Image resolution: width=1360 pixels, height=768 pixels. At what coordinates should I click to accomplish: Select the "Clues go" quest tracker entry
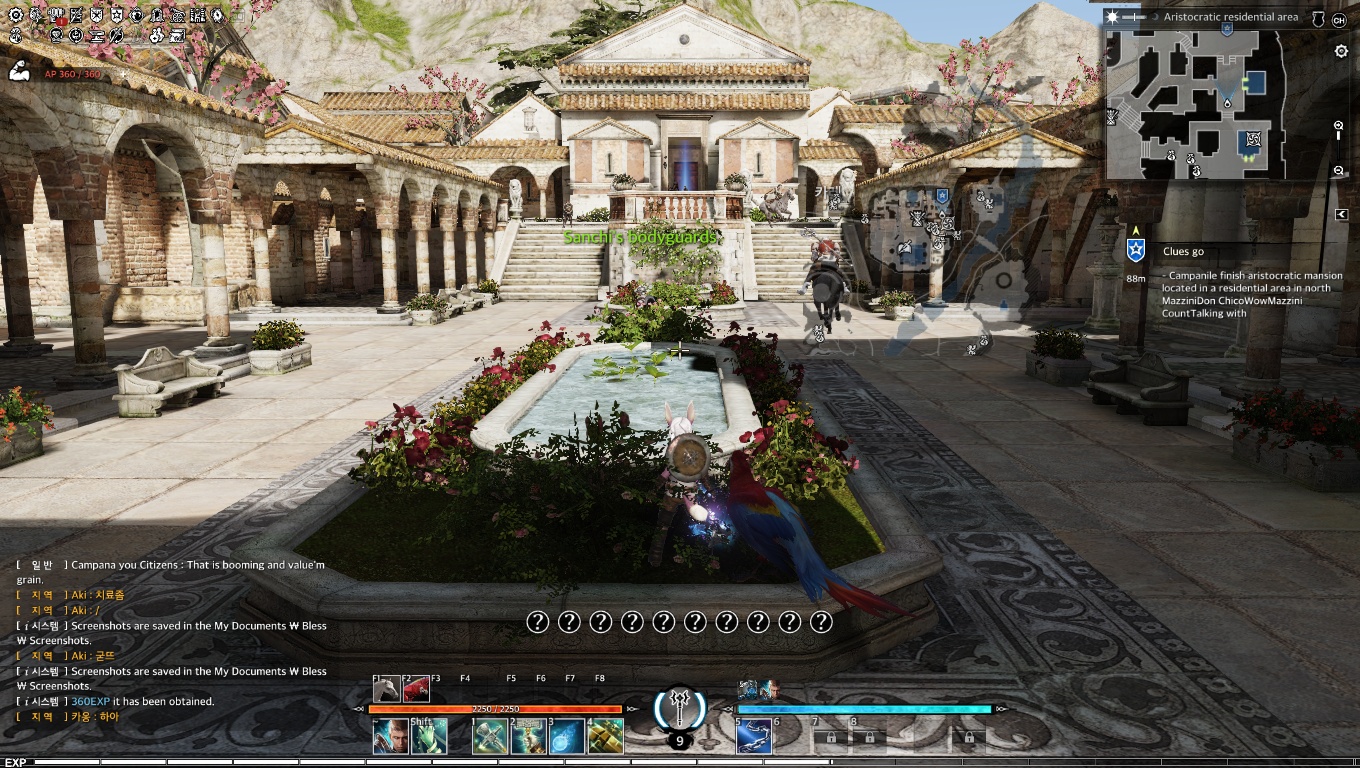click(1184, 252)
